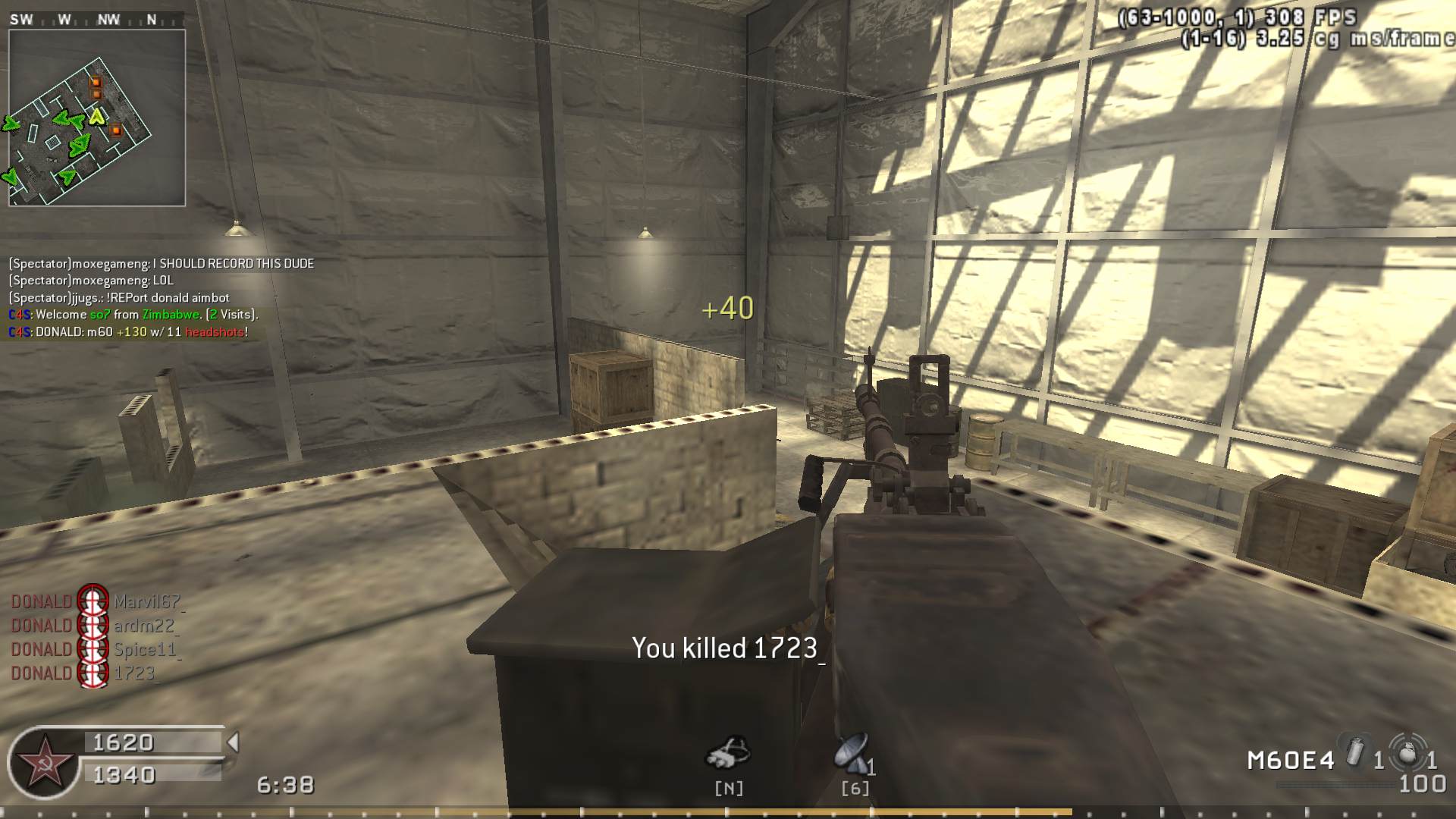Click the "I SHOULD RECORD THIS DUDE" chat message
The width and height of the screenshot is (1456, 819).
click(x=161, y=263)
